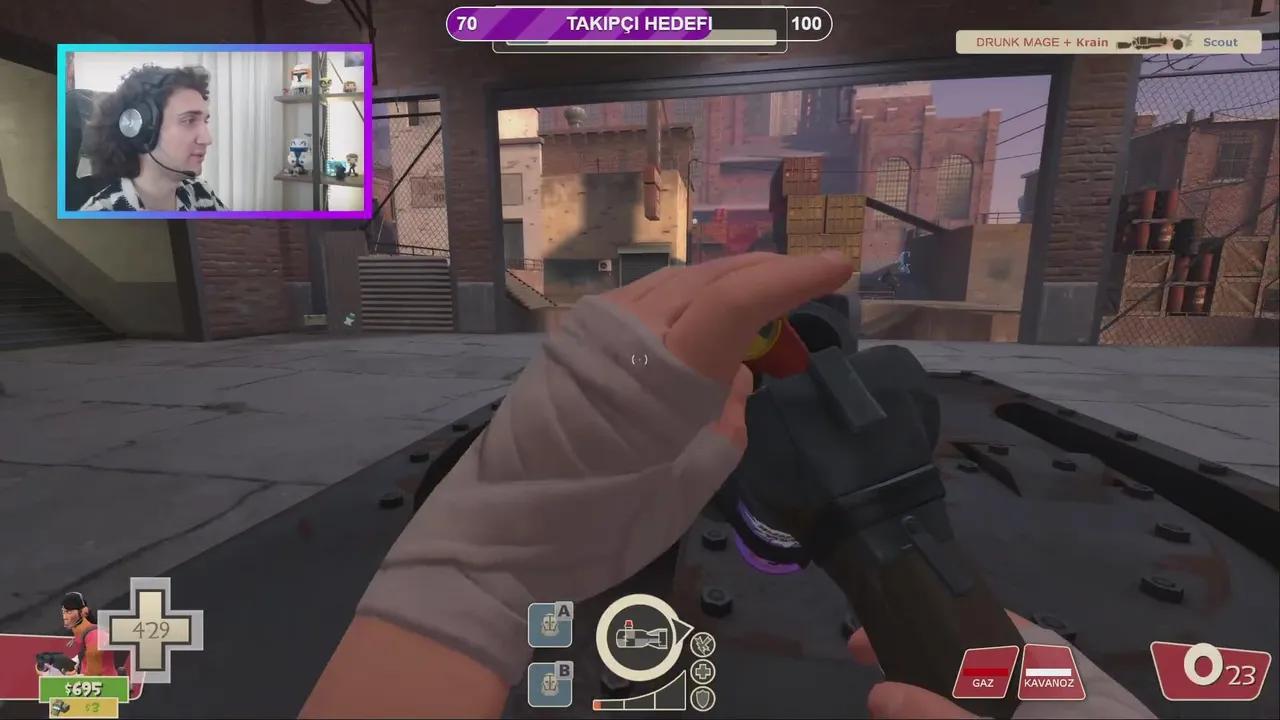Toggle the KAVANOZ meter indicator
Image resolution: width=1280 pixels, height=720 pixels.
click(x=1047, y=673)
